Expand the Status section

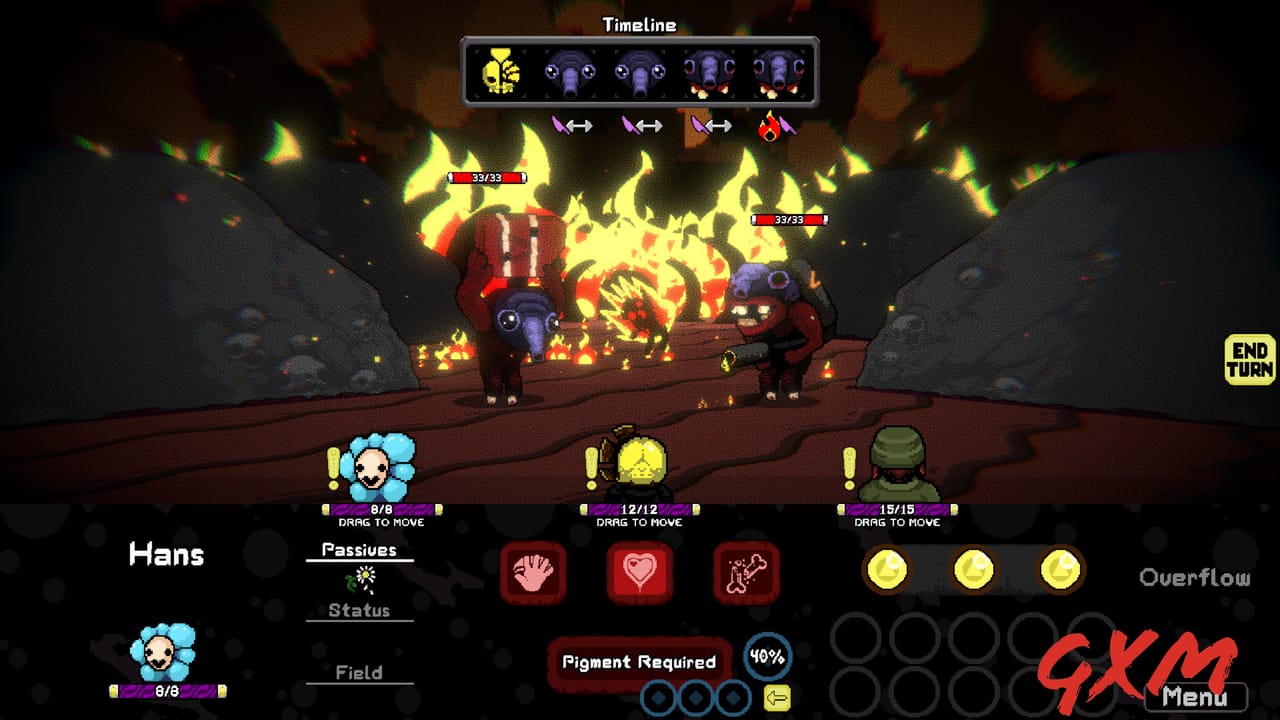point(358,610)
